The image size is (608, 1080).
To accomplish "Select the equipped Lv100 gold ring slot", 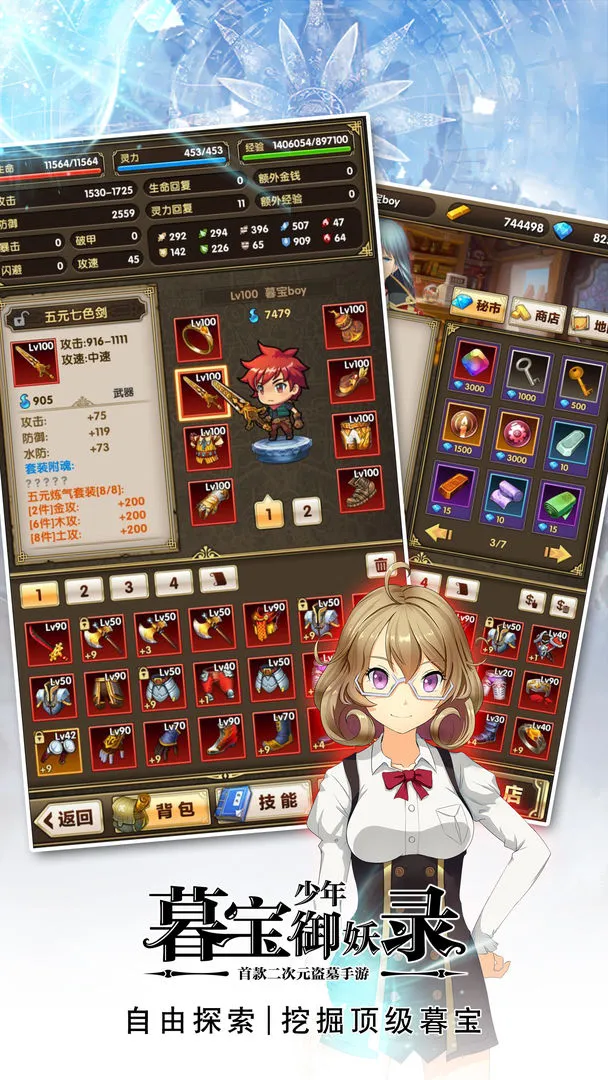I will (197, 338).
